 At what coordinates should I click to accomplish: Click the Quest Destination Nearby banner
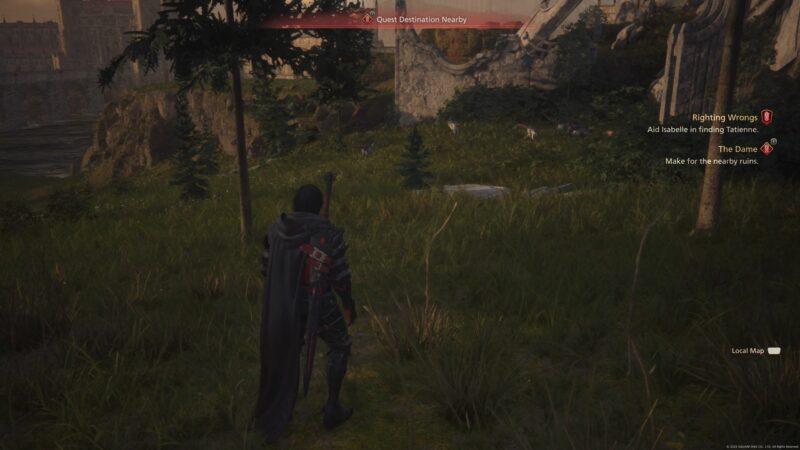pyautogui.click(x=420, y=19)
